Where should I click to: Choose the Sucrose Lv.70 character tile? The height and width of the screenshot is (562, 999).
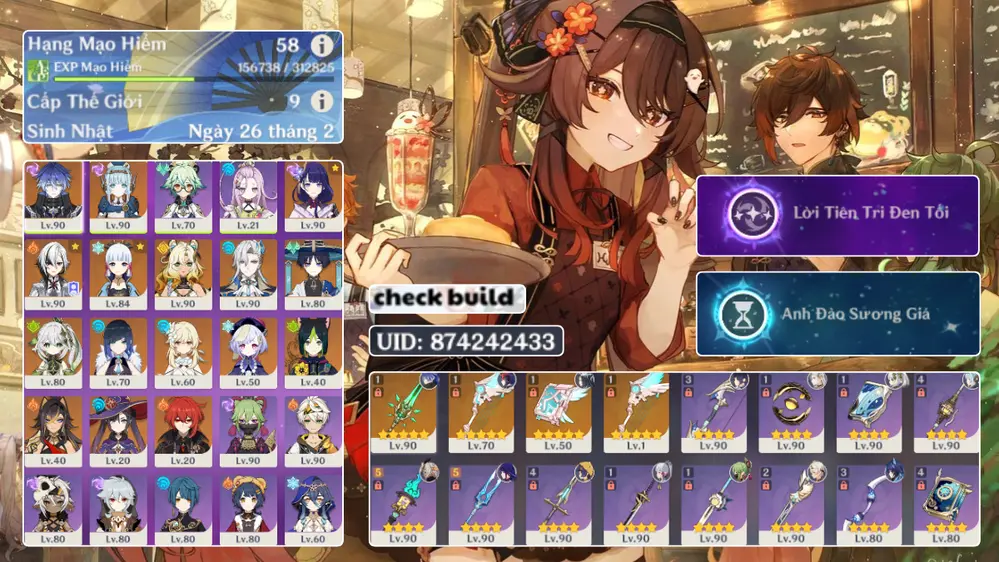point(183,196)
